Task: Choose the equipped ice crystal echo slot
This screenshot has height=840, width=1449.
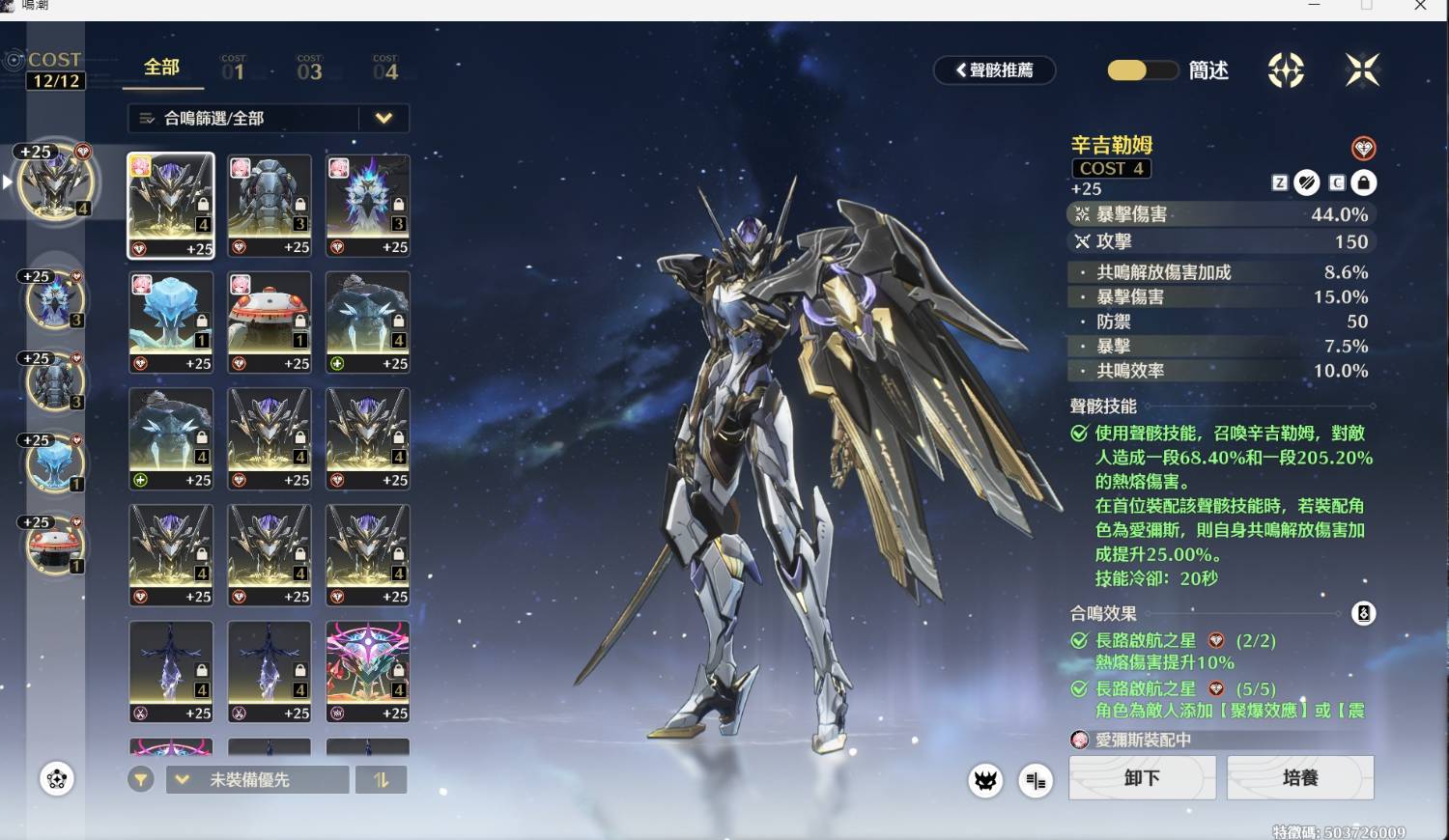Action: pos(55,463)
